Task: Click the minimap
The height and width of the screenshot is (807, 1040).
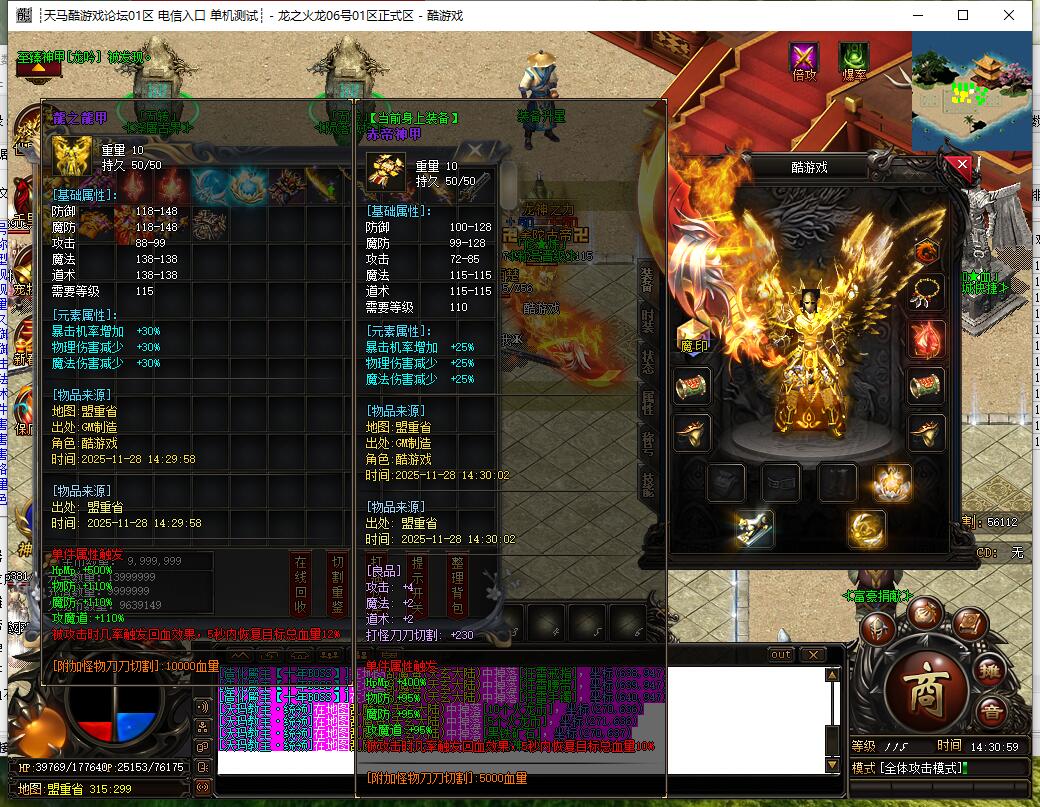Action: coord(970,90)
